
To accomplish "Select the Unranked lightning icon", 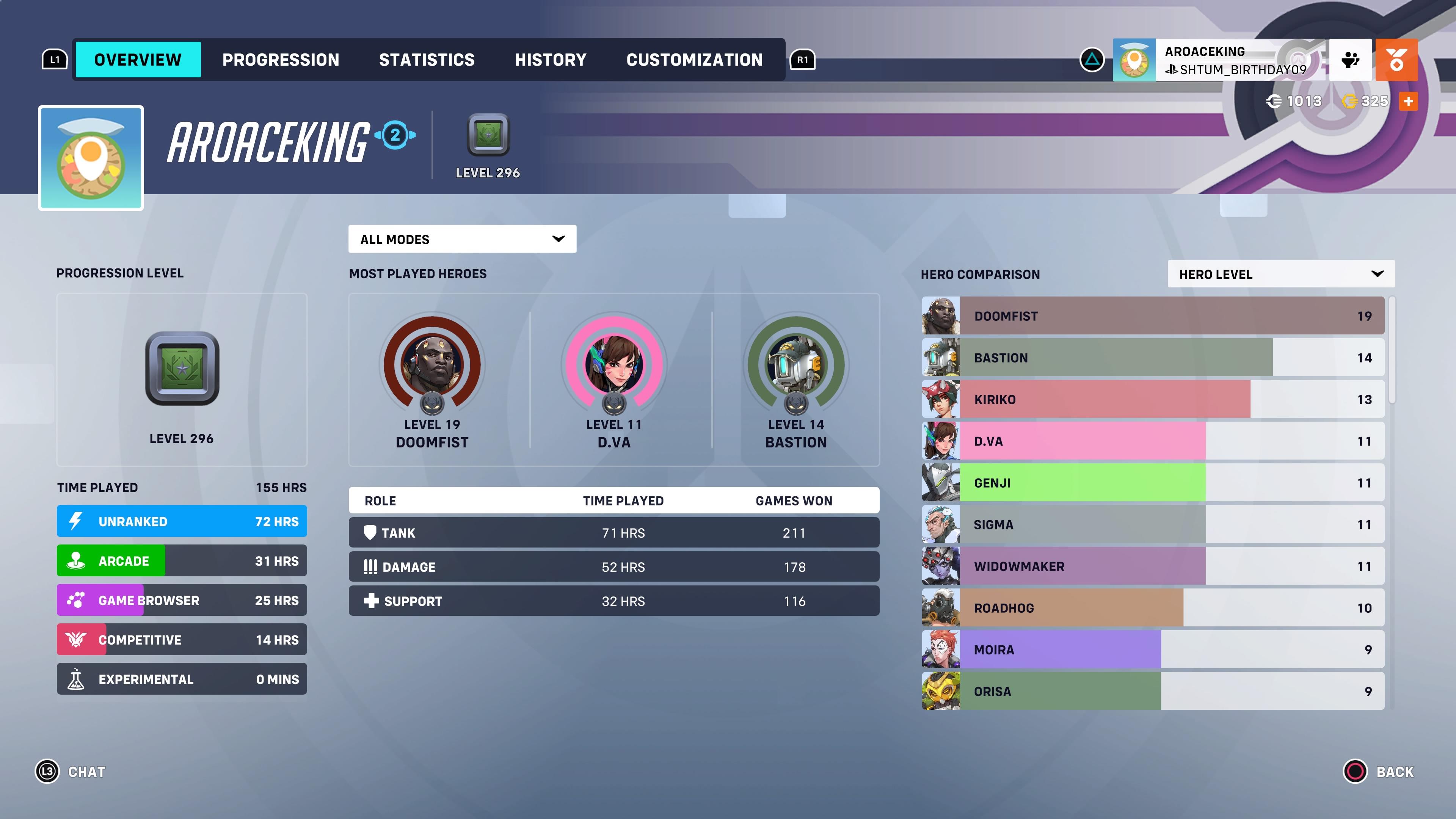I will coord(75,521).
